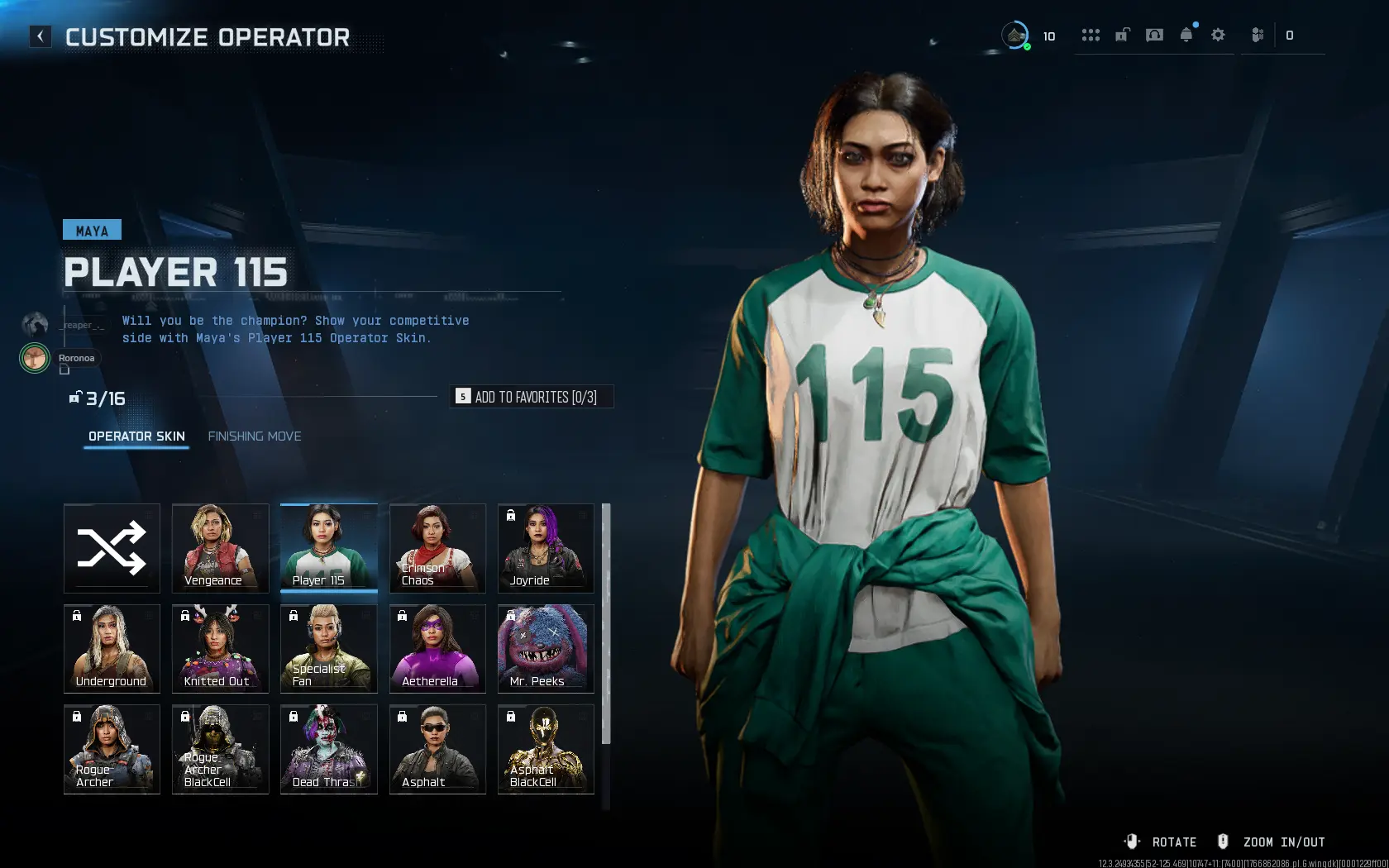Click the back arrow to leave Customize Operator
This screenshot has width=1389, height=868.
pos(40,36)
